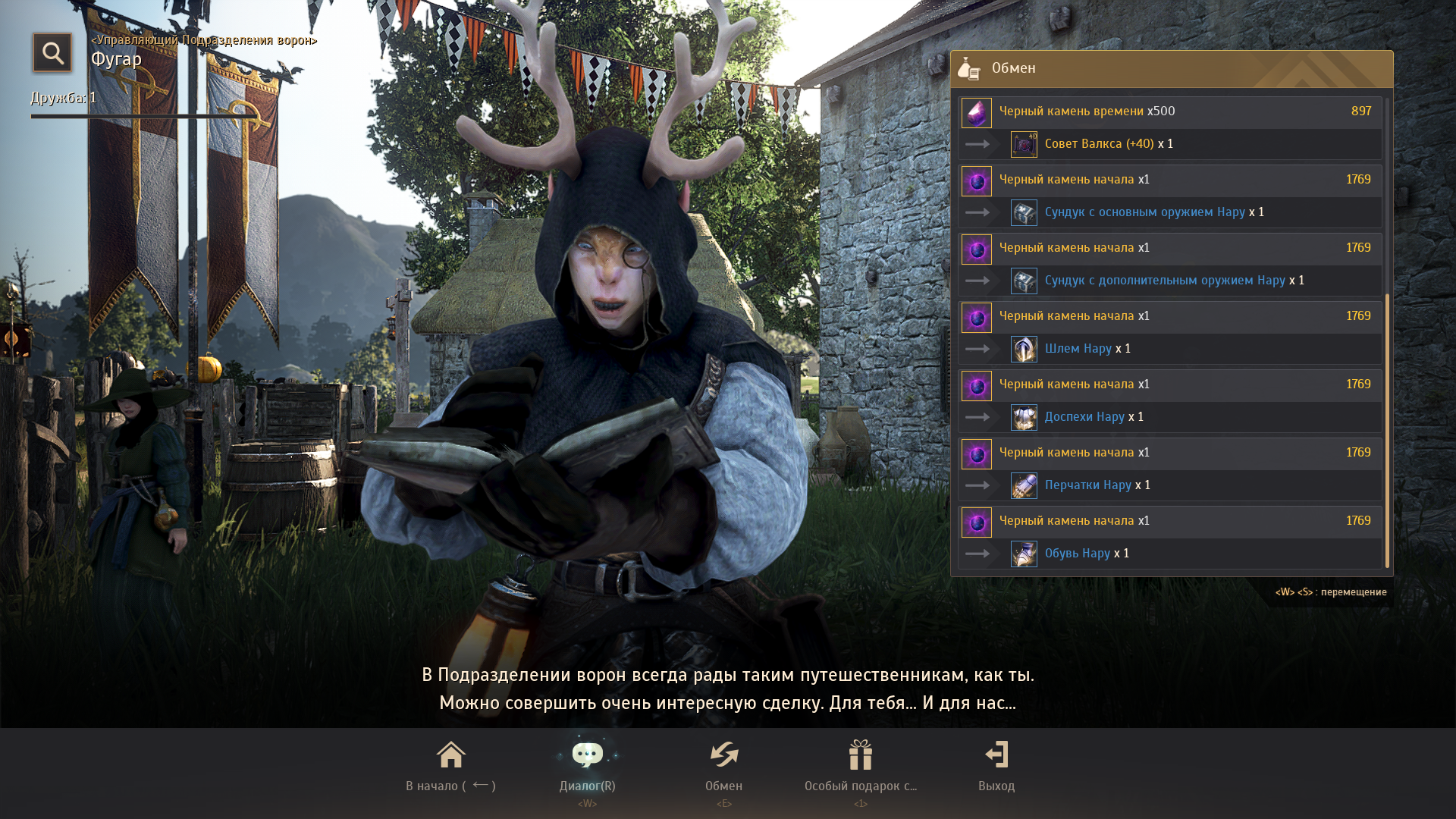Click the Обмен button in bottom bar
Image resolution: width=1456 pixels, height=819 pixels.
pyautogui.click(x=723, y=766)
